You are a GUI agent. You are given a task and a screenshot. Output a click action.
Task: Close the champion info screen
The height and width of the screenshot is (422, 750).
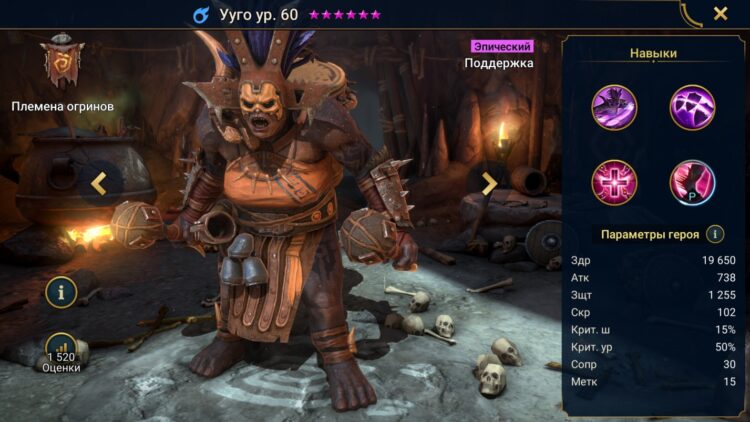coord(720,14)
